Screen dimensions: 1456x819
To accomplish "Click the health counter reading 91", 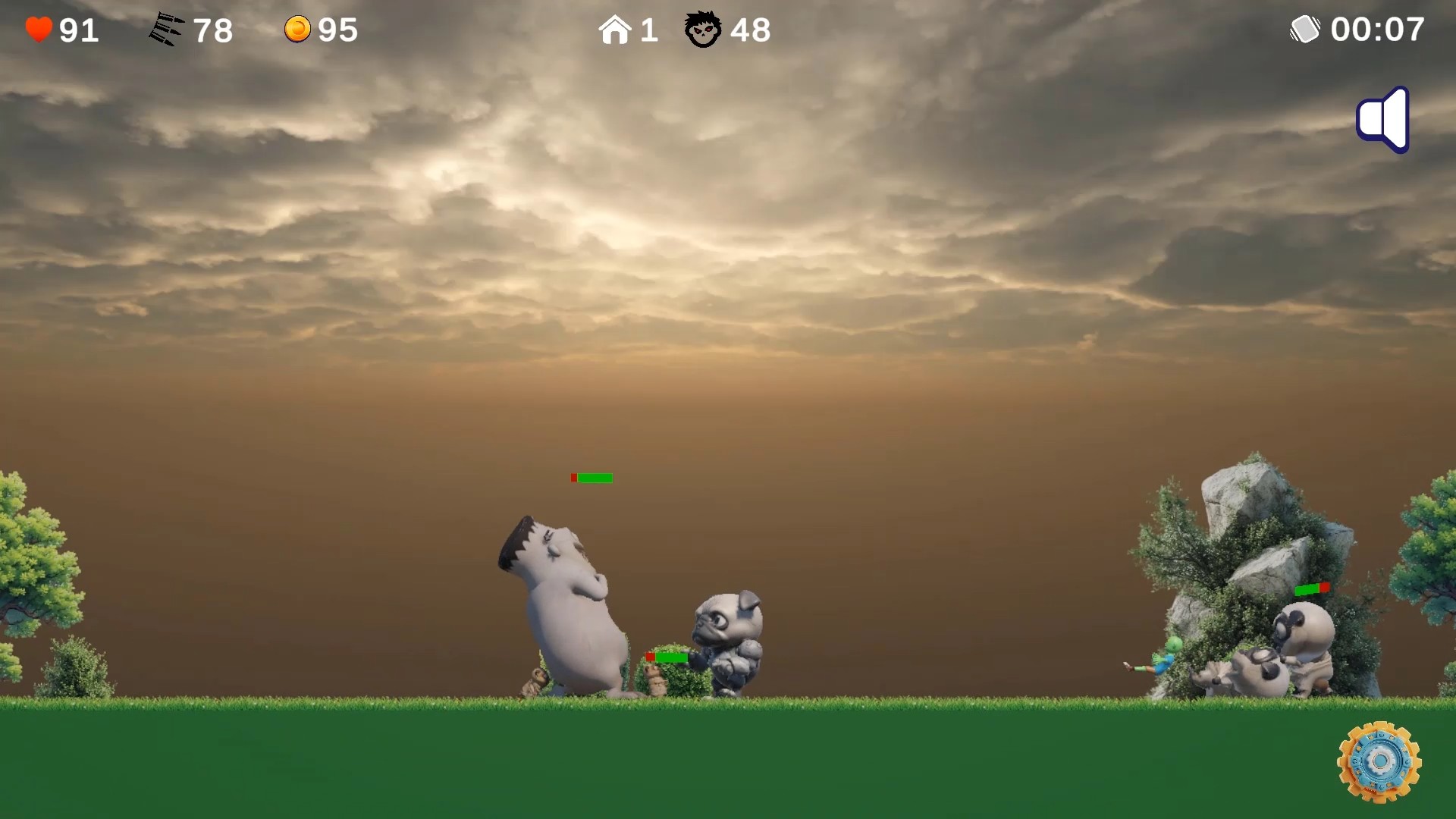I will click(x=76, y=29).
